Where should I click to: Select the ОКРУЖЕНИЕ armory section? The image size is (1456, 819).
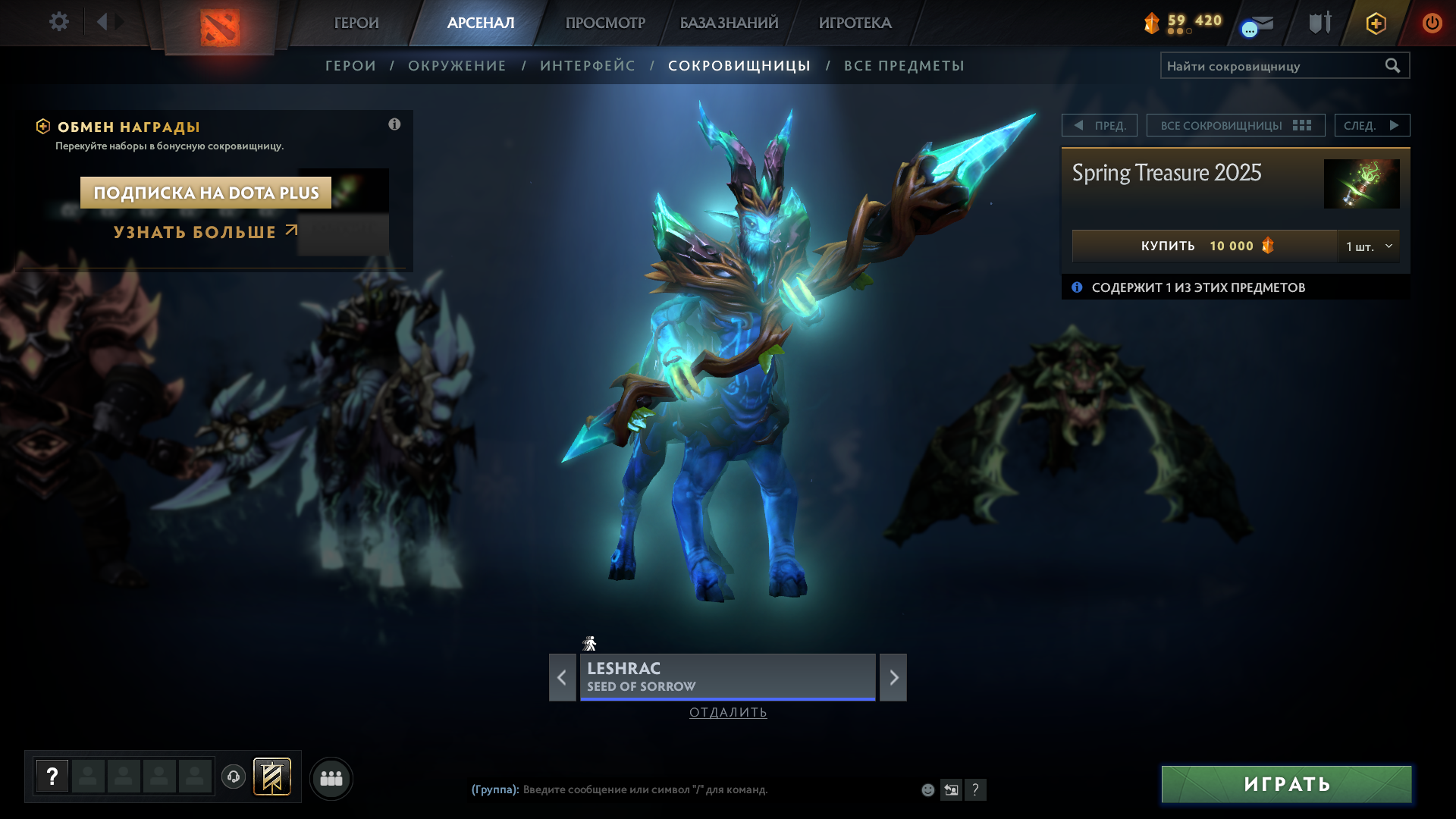tap(457, 66)
